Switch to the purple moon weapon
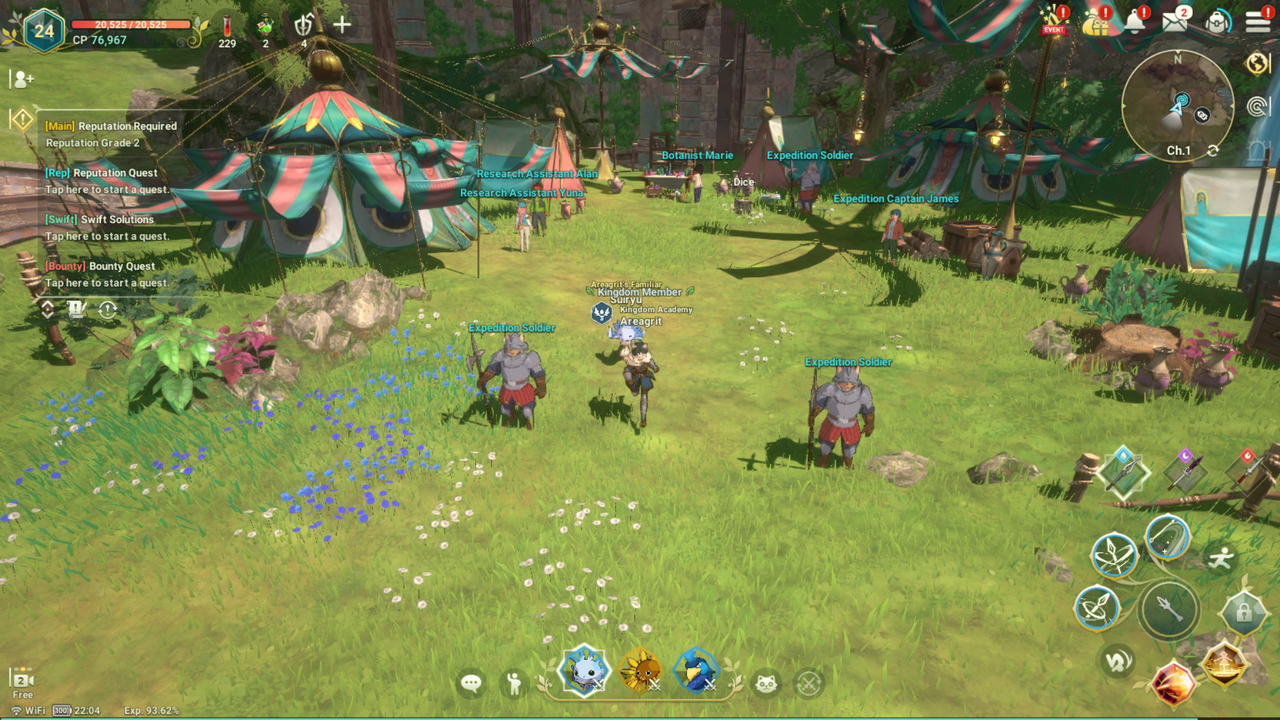Image resolution: width=1280 pixels, height=720 pixels. (x=1185, y=469)
